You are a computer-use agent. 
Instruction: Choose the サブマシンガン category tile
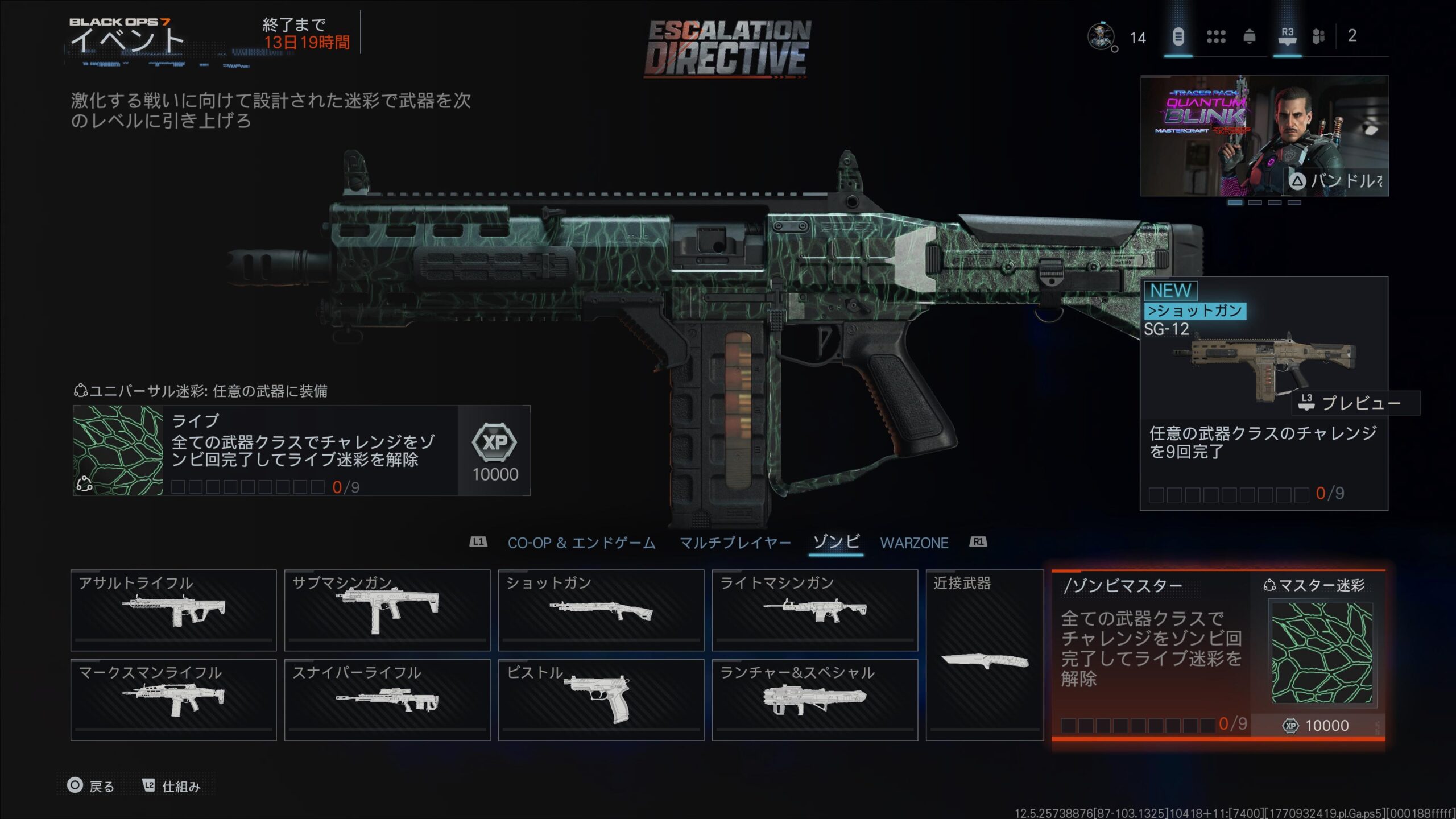click(387, 610)
